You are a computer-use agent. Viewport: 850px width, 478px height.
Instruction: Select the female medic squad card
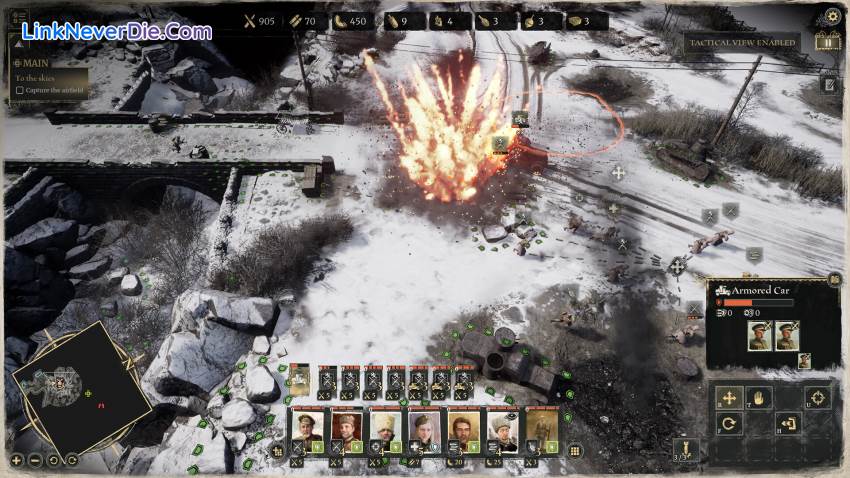[x=424, y=427]
